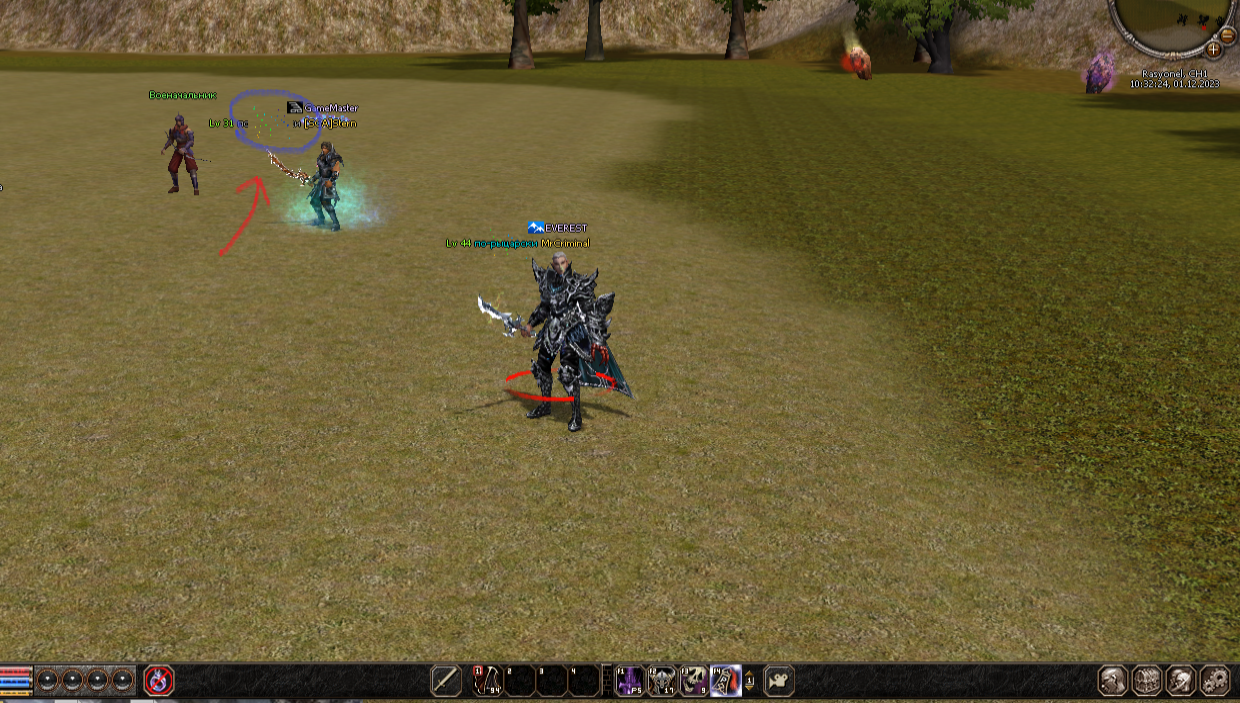Image resolution: width=1240 pixels, height=703 pixels.
Task: Zoom out the minimap with the minus button
Action: (x=1228, y=36)
